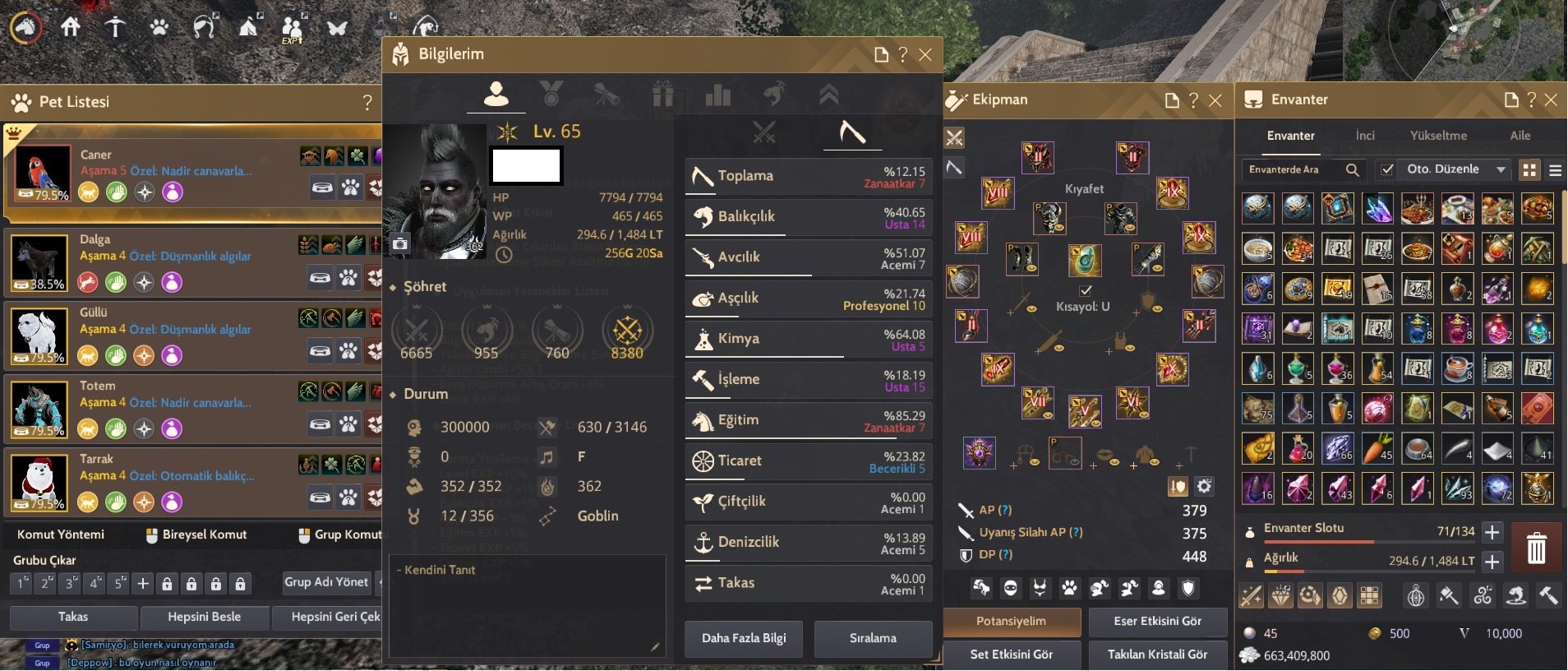Open sorting options via the Sıralama control
The width and height of the screenshot is (1568, 671).
[874, 639]
